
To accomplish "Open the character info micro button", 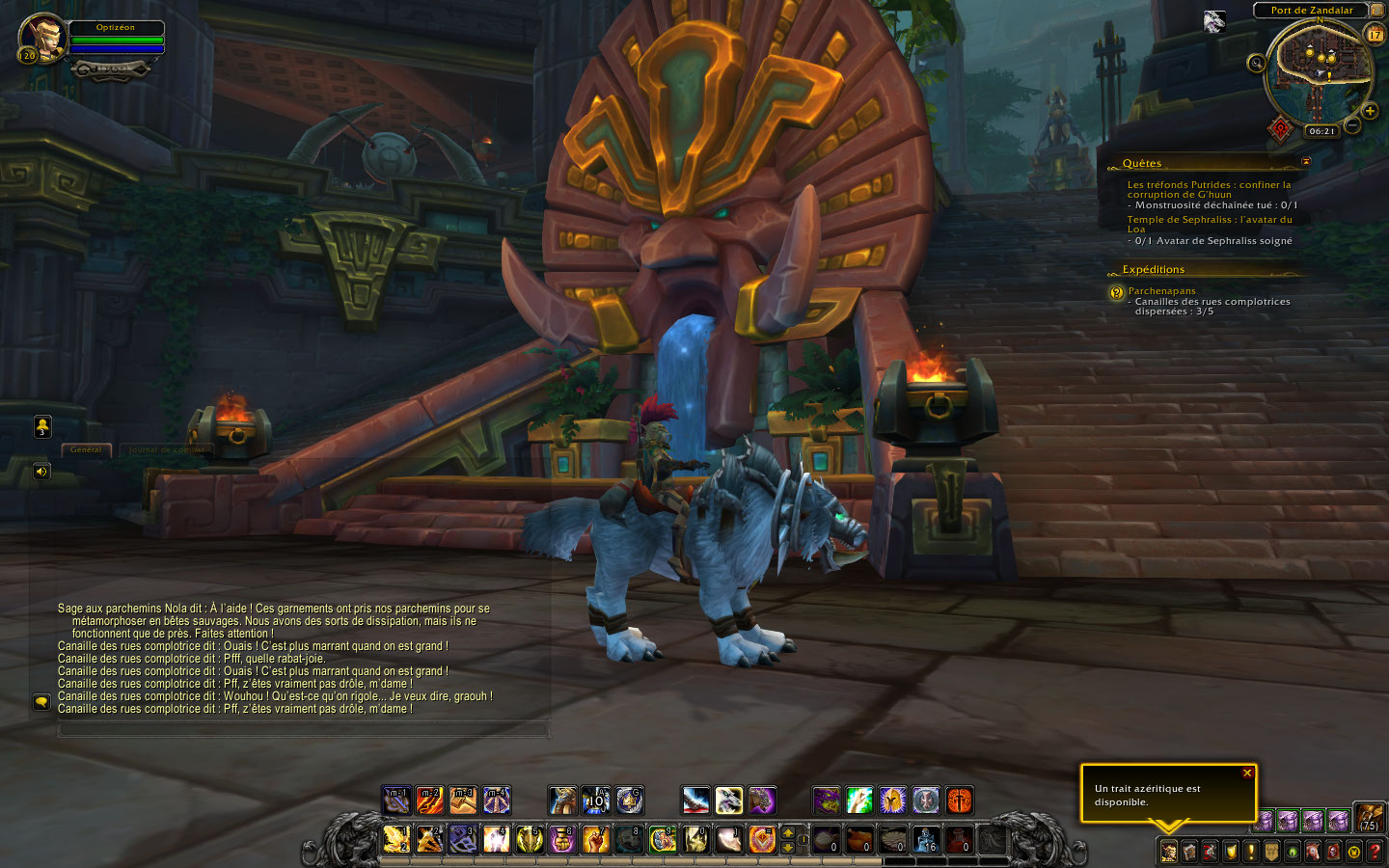I will (1168, 852).
